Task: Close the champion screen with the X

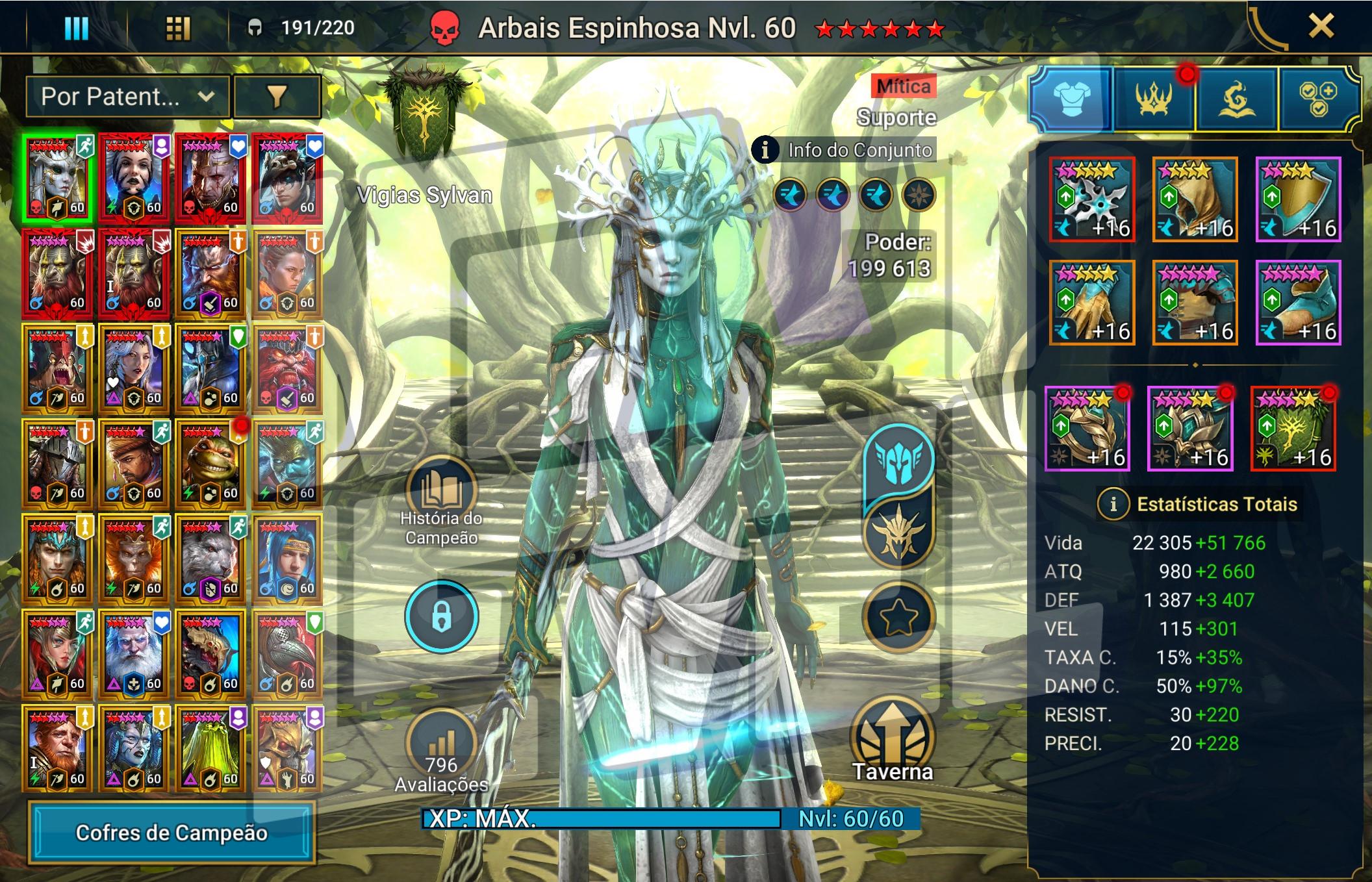Action: pyautogui.click(x=1321, y=27)
